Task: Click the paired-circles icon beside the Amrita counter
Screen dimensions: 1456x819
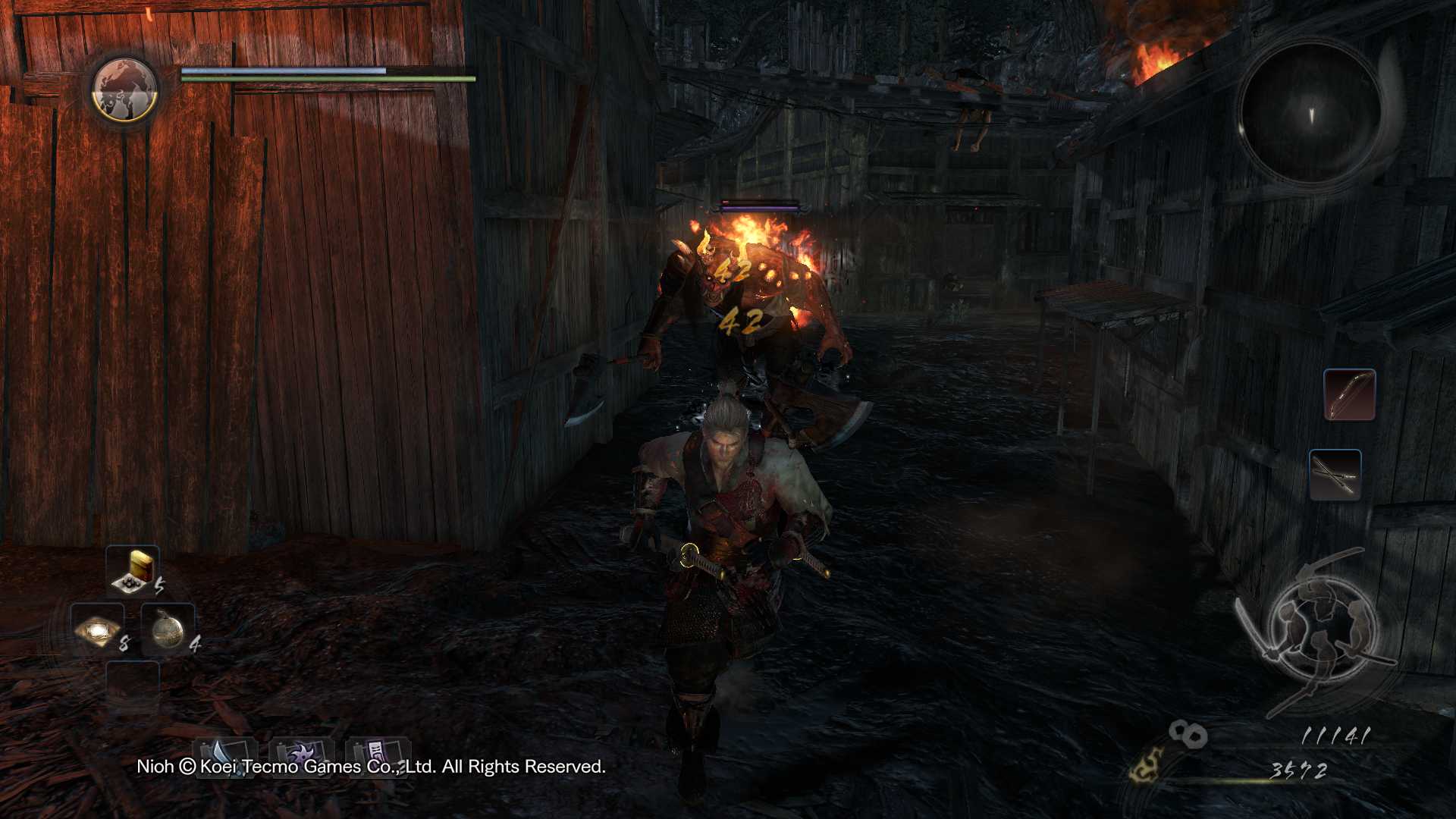Action: point(1189,734)
